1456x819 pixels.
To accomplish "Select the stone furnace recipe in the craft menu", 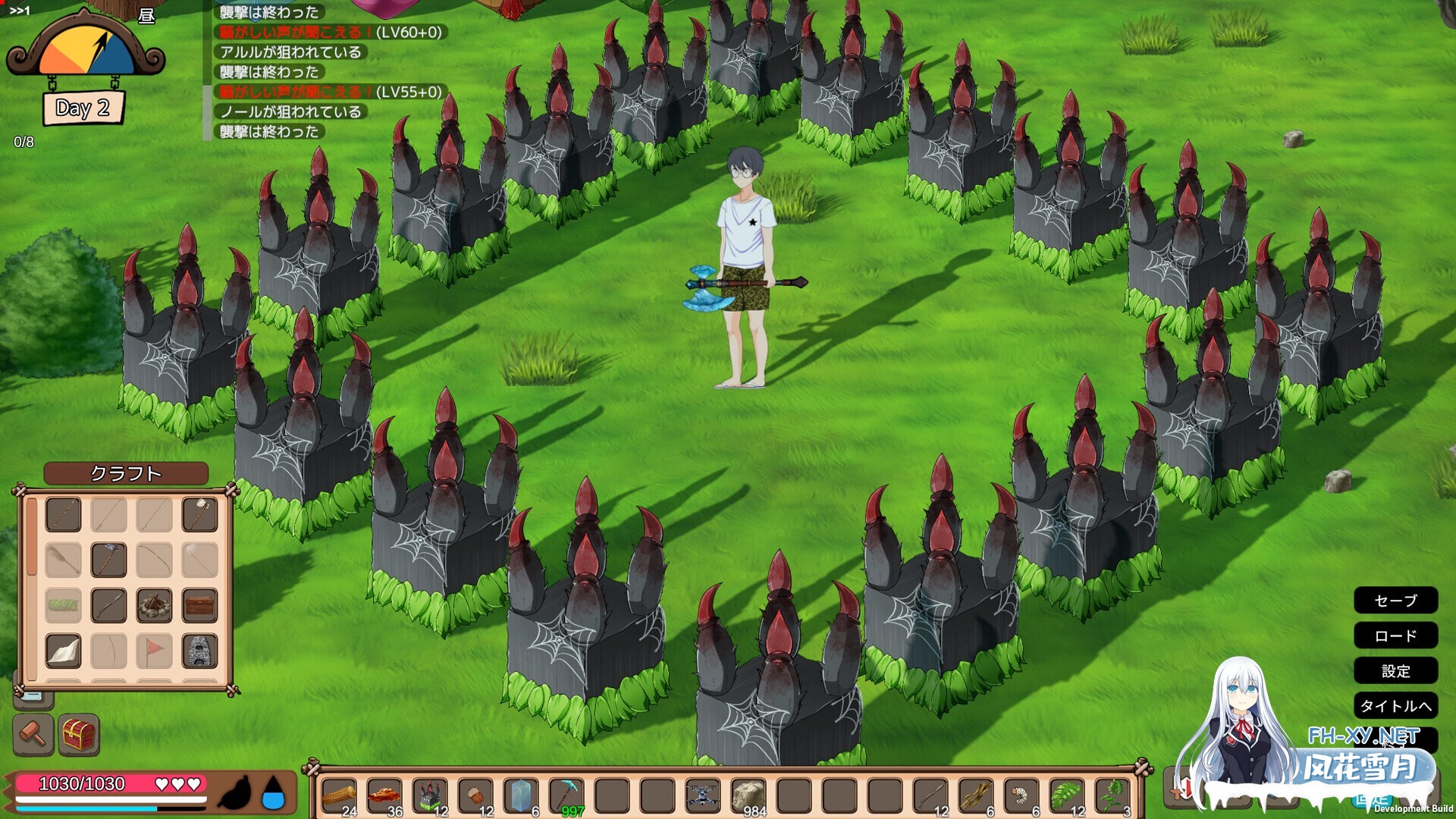I will click(x=200, y=651).
